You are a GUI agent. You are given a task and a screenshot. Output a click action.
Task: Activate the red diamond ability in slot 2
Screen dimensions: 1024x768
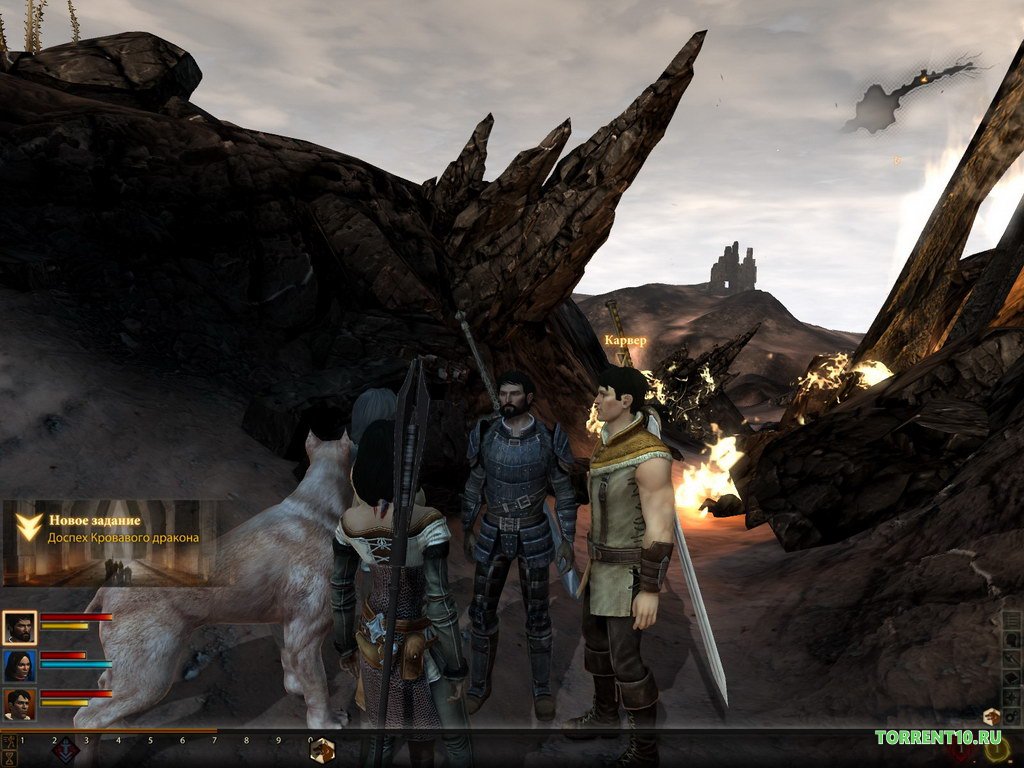click(x=66, y=751)
